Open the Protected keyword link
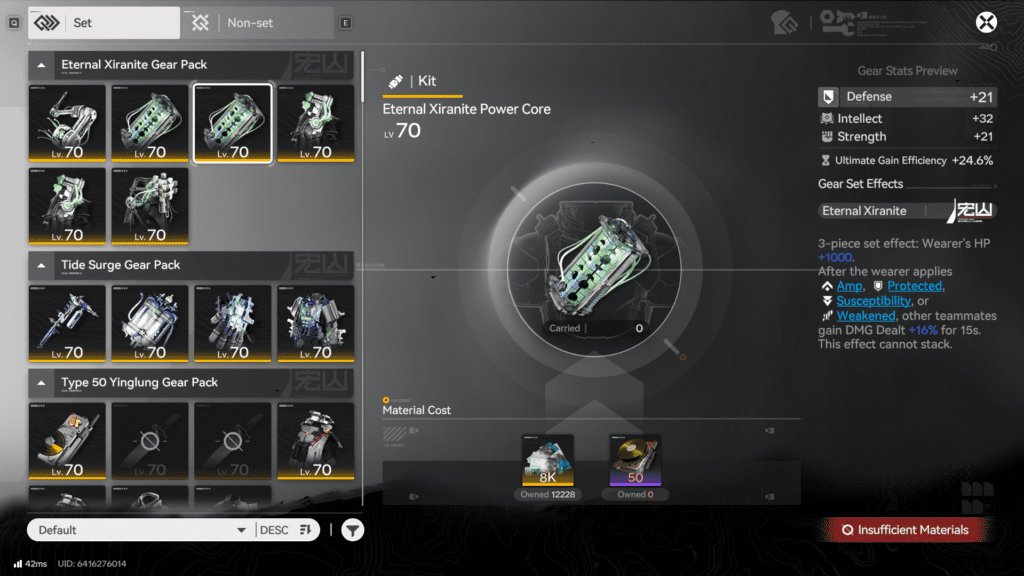The width and height of the screenshot is (1024, 576). 914,286
